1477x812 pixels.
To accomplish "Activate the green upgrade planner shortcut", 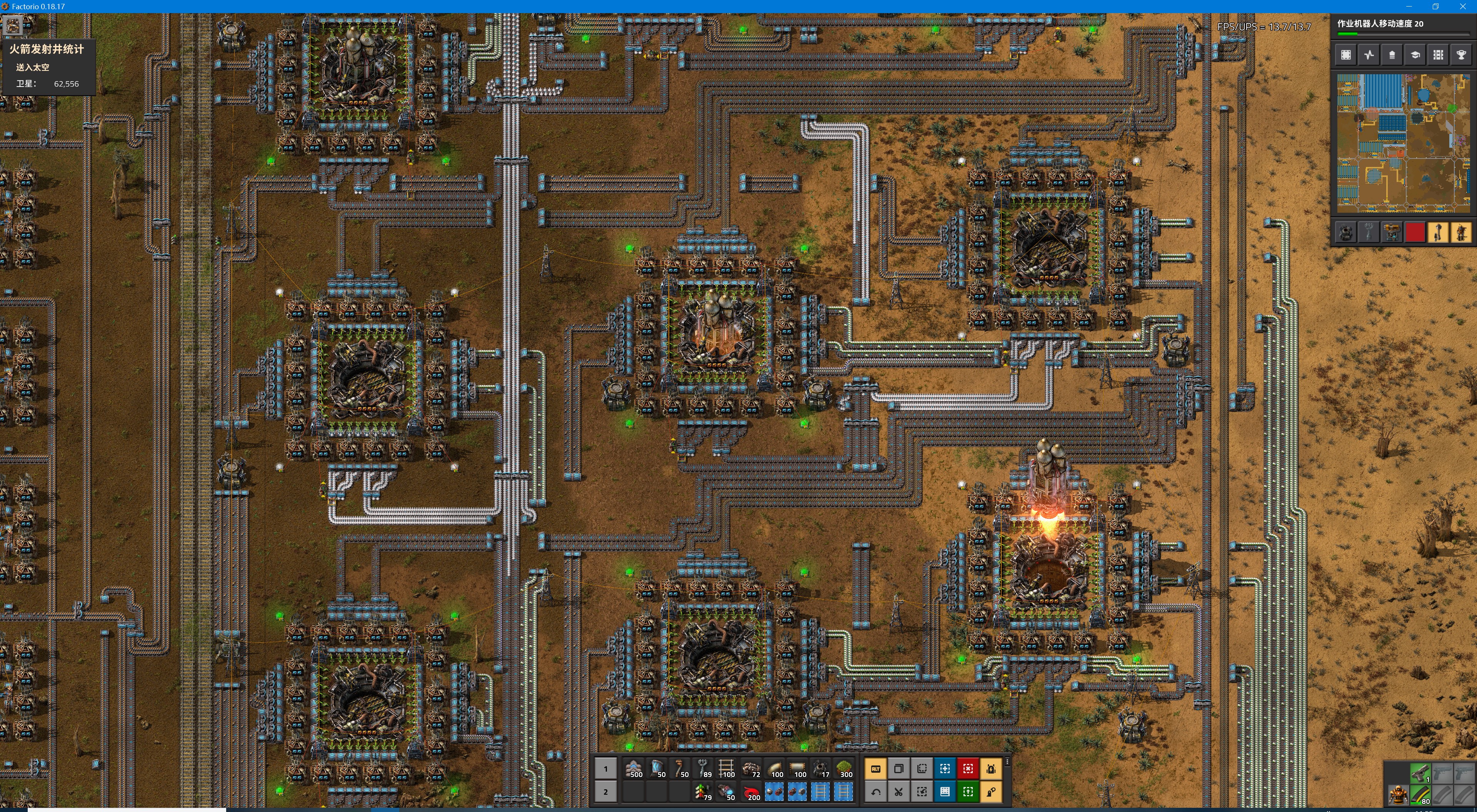I will click(968, 792).
